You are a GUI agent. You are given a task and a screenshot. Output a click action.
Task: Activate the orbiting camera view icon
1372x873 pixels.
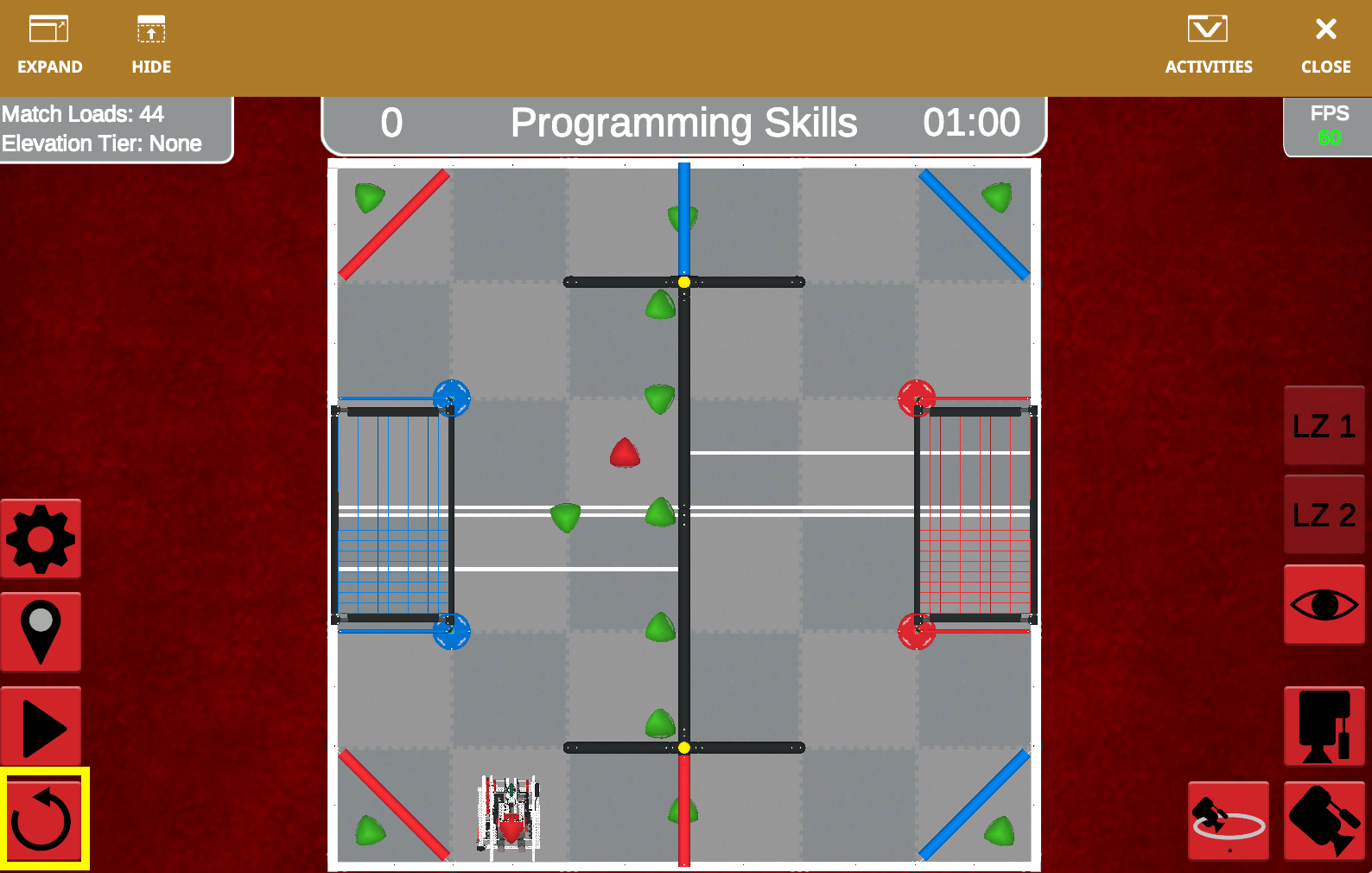1229,819
